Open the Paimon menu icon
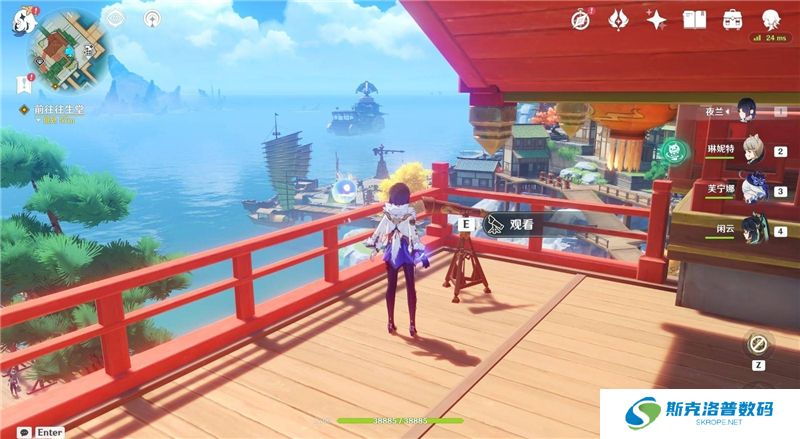Screen dimensions: 800x439 [x=22, y=20]
